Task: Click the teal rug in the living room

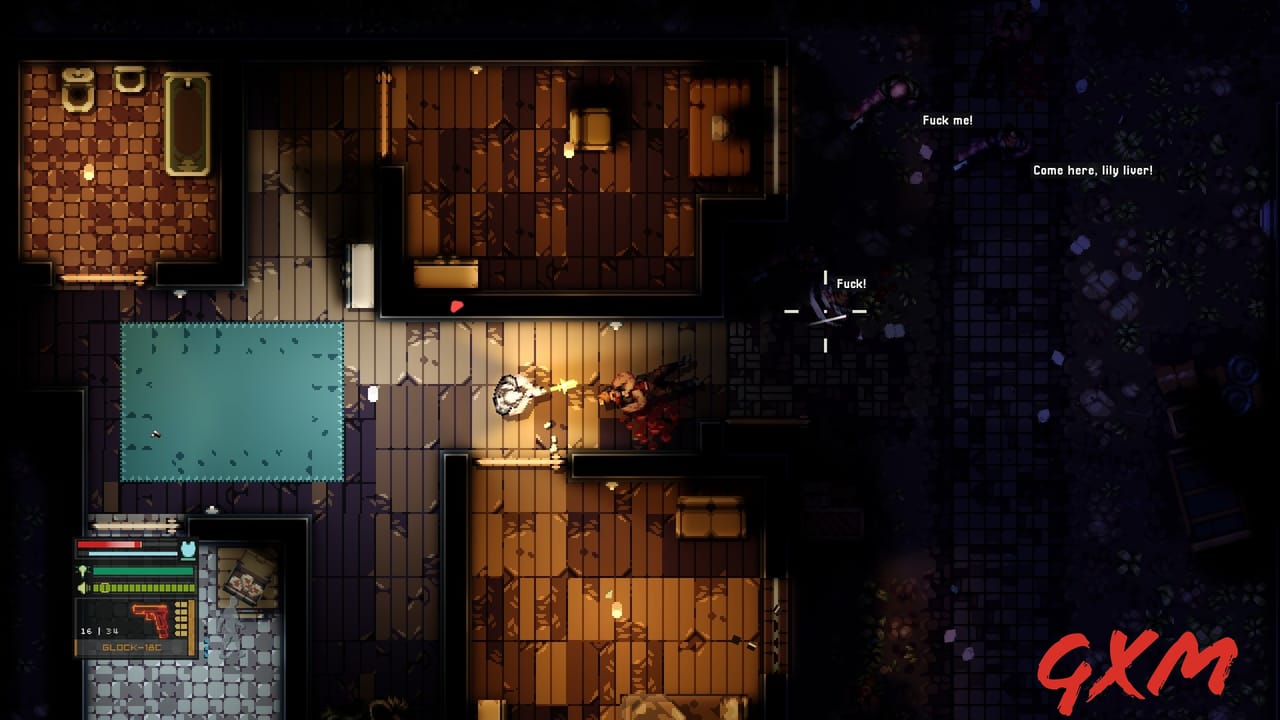Action: [x=230, y=400]
